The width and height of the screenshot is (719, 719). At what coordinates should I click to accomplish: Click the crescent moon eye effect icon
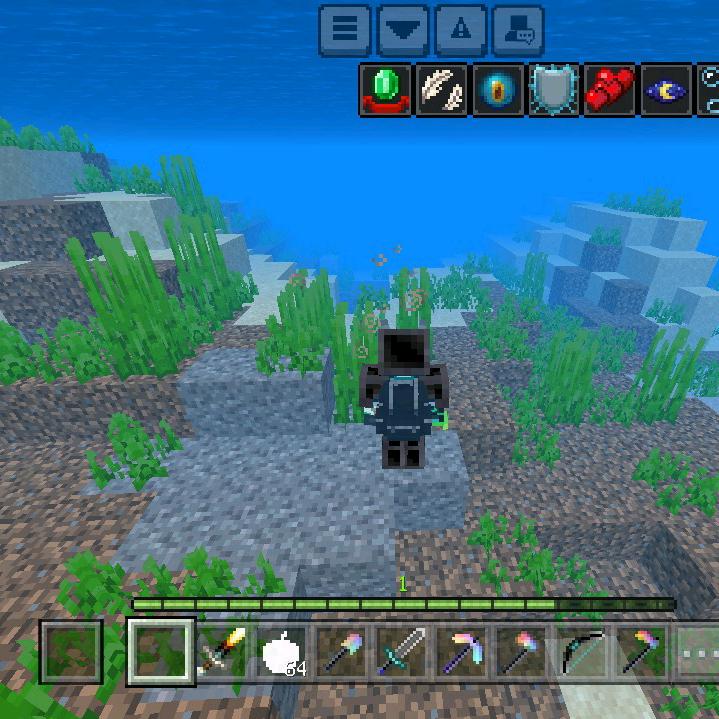(x=666, y=90)
